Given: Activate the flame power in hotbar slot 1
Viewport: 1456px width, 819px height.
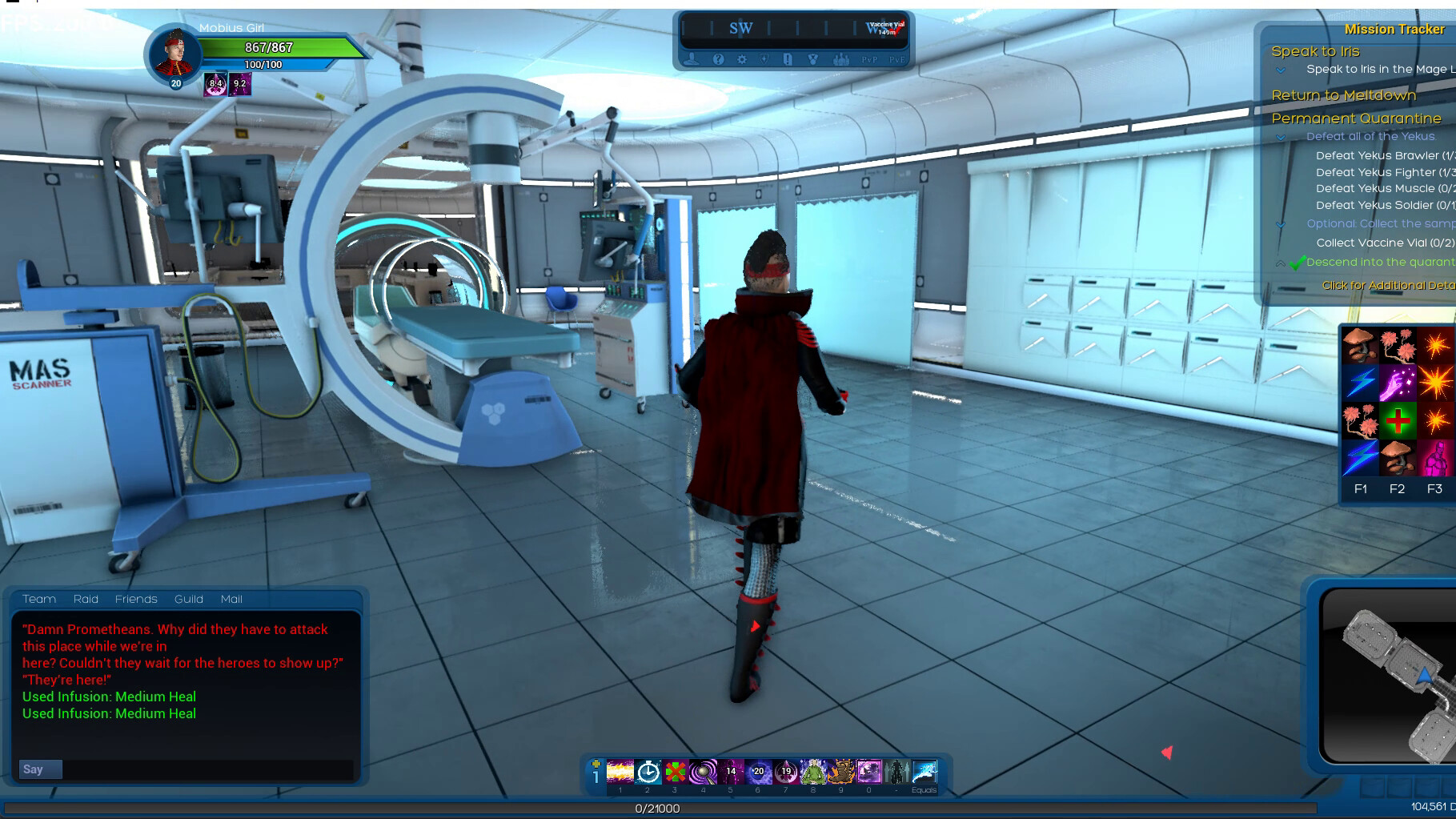Looking at the screenshot, I should coord(620,773).
